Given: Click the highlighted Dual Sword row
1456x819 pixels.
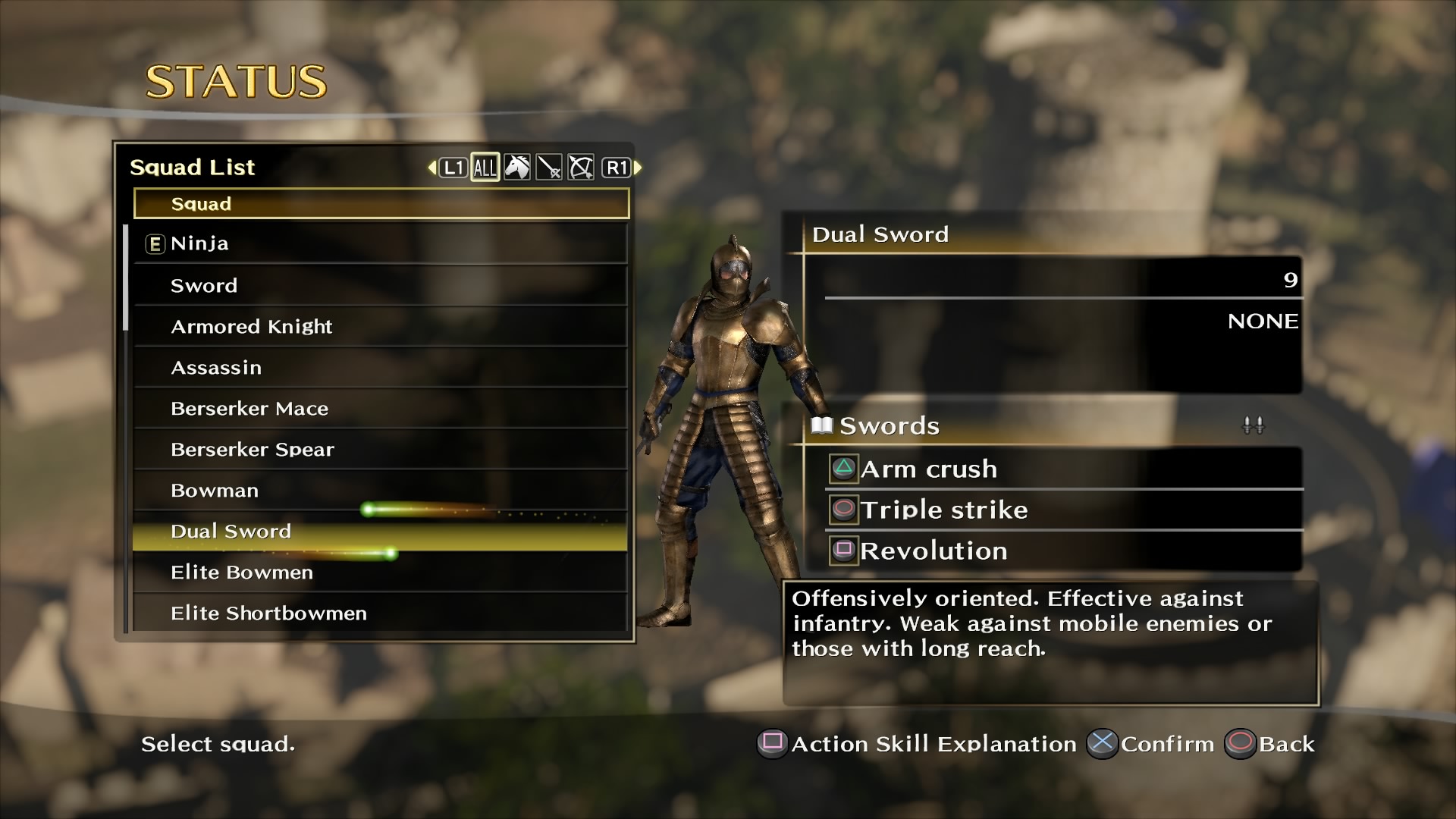Looking at the screenshot, I should tap(379, 532).
